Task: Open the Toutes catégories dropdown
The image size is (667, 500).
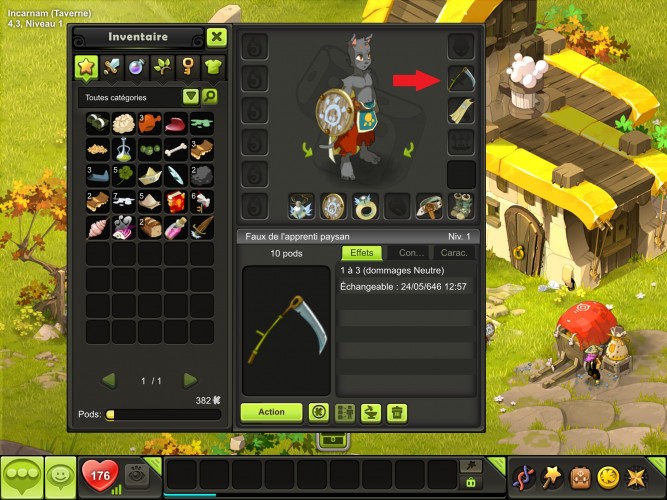Action: [191, 97]
